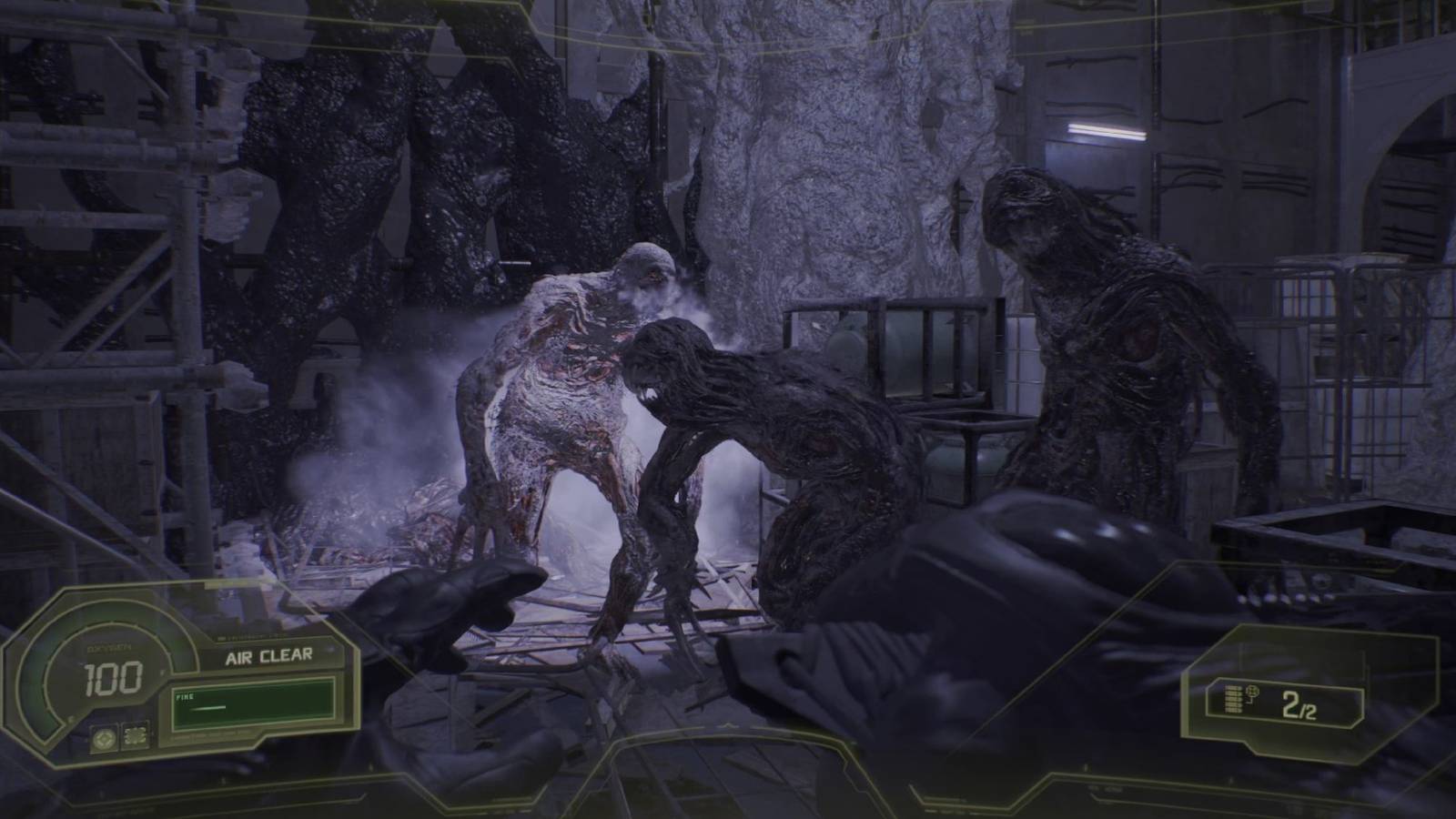Click the flower-shaped gauge icon beside the reticle
The image size is (1456, 819).
136,737
